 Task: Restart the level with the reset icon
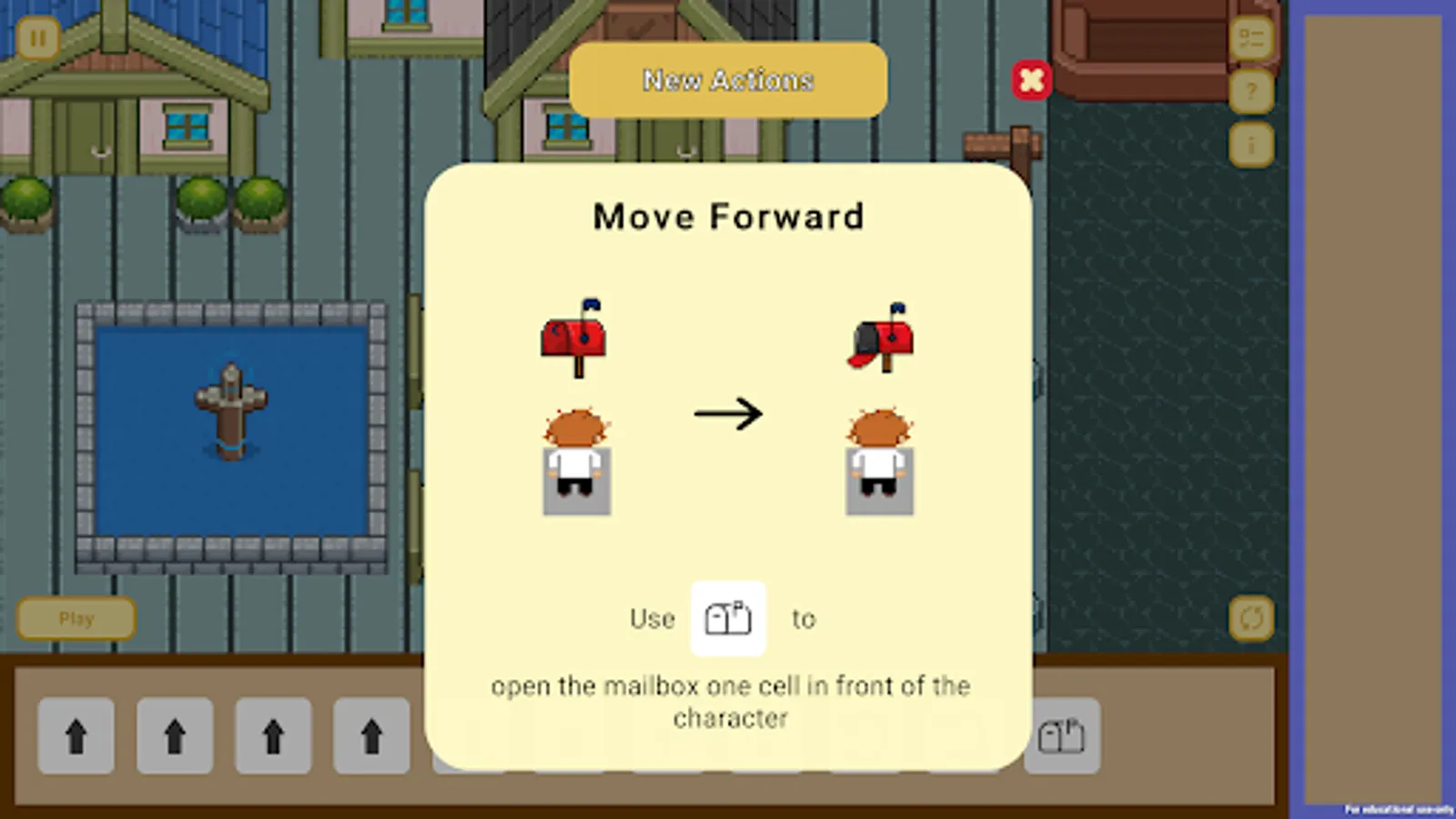[1254, 618]
